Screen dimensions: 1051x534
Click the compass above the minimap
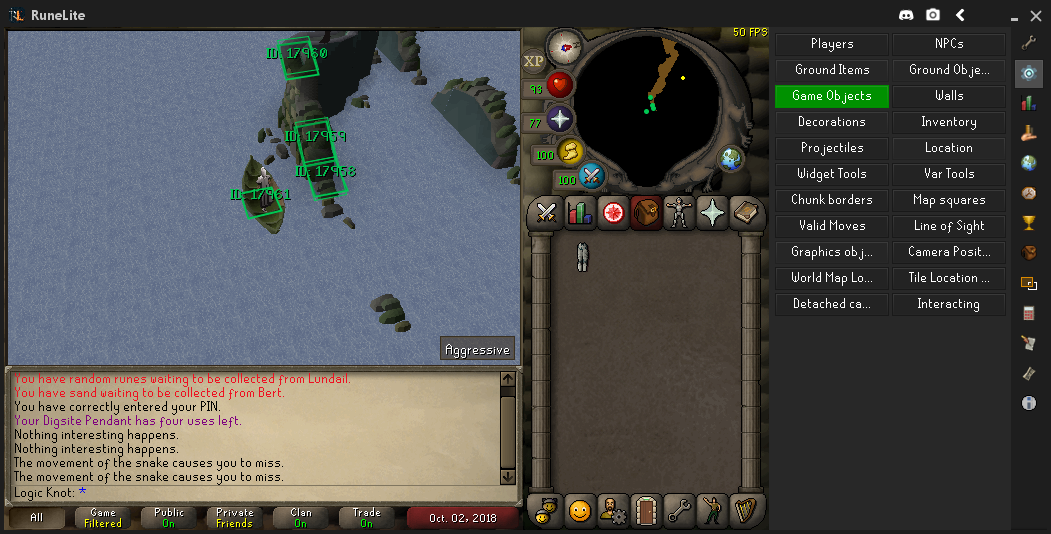(x=565, y=45)
